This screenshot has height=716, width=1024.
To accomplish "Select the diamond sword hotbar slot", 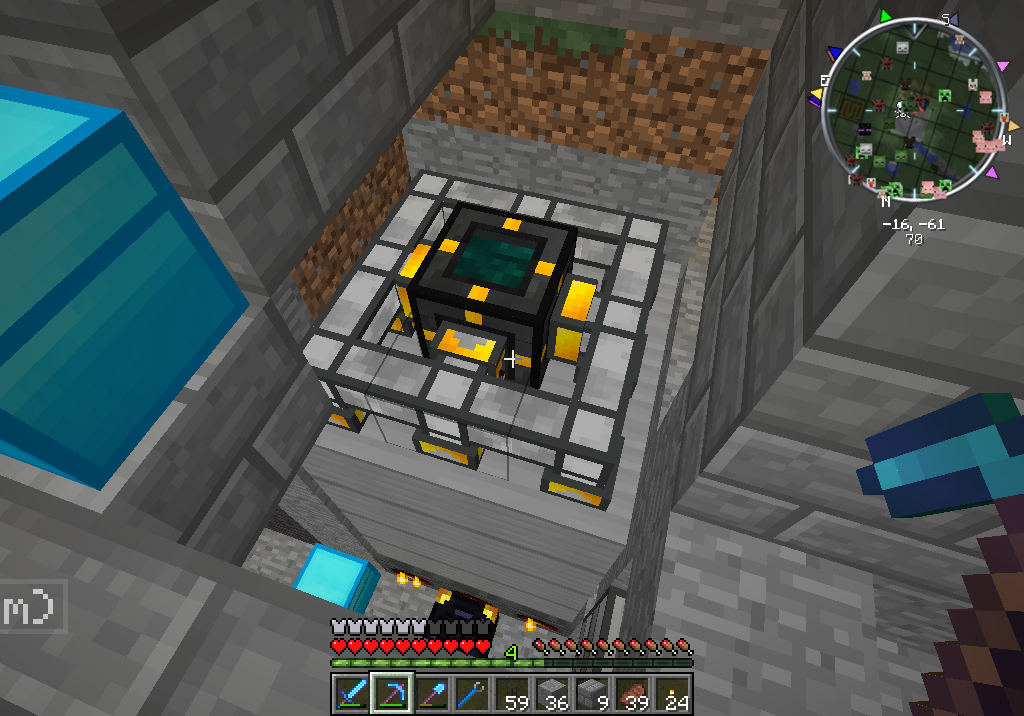I will tap(349, 694).
